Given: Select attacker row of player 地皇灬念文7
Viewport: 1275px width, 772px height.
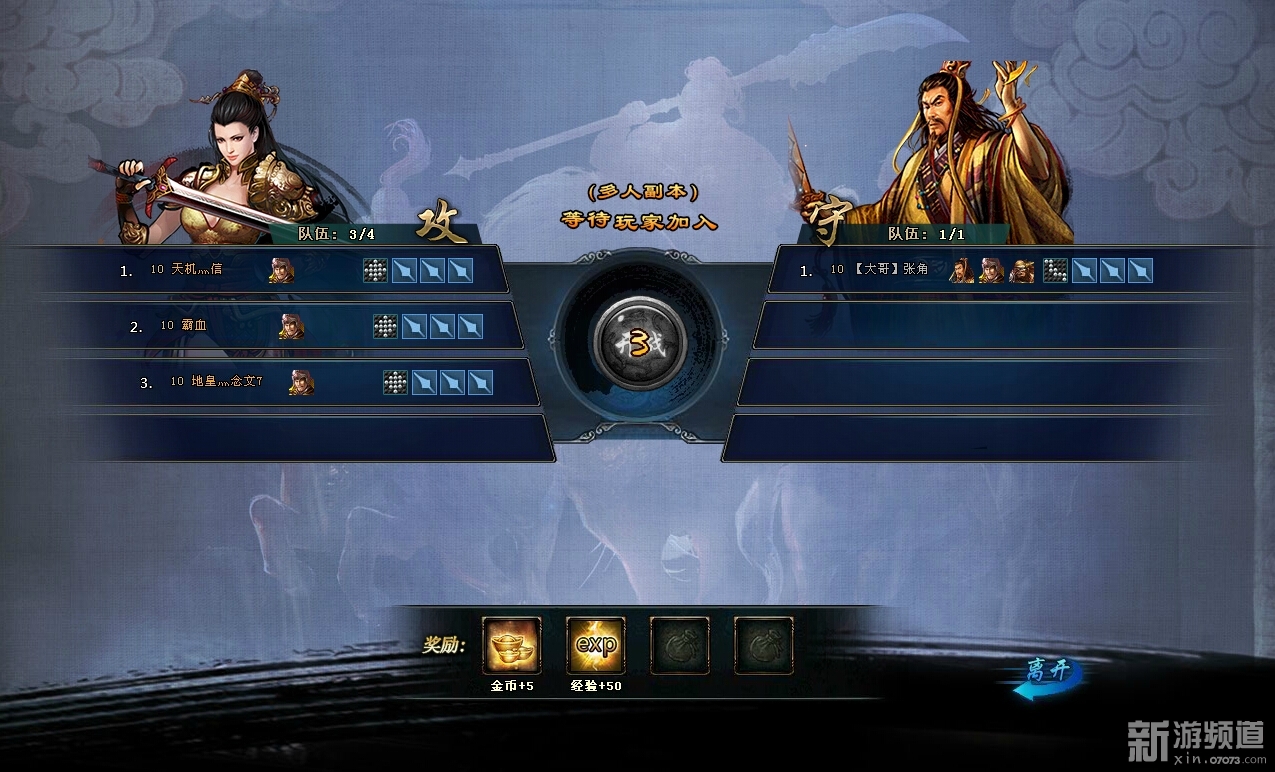Looking at the screenshot, I should (280, 382).
